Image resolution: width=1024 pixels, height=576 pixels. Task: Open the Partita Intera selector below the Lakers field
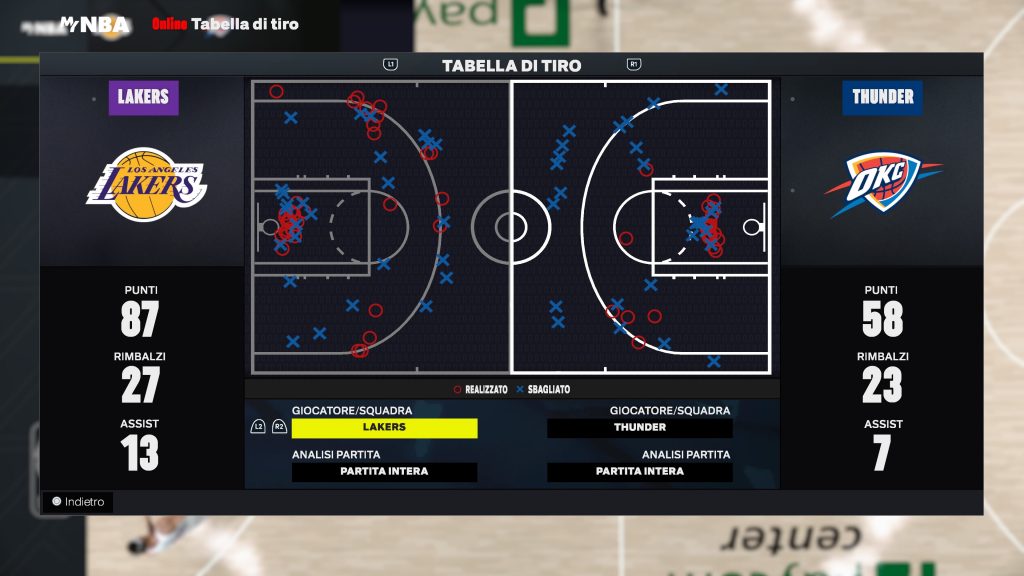tap(384, 472)
